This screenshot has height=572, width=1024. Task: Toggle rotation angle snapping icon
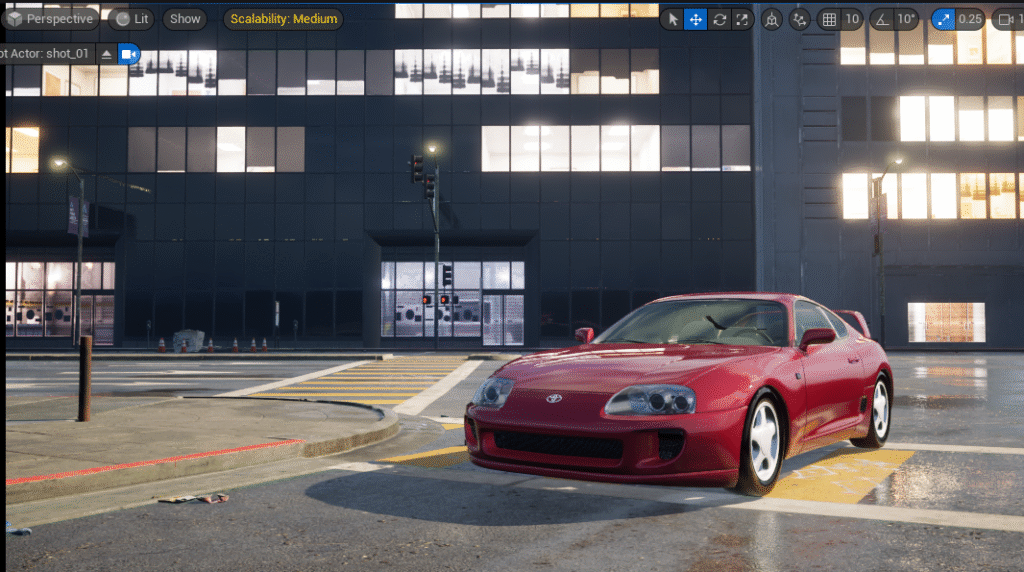[x=882, y=19]
